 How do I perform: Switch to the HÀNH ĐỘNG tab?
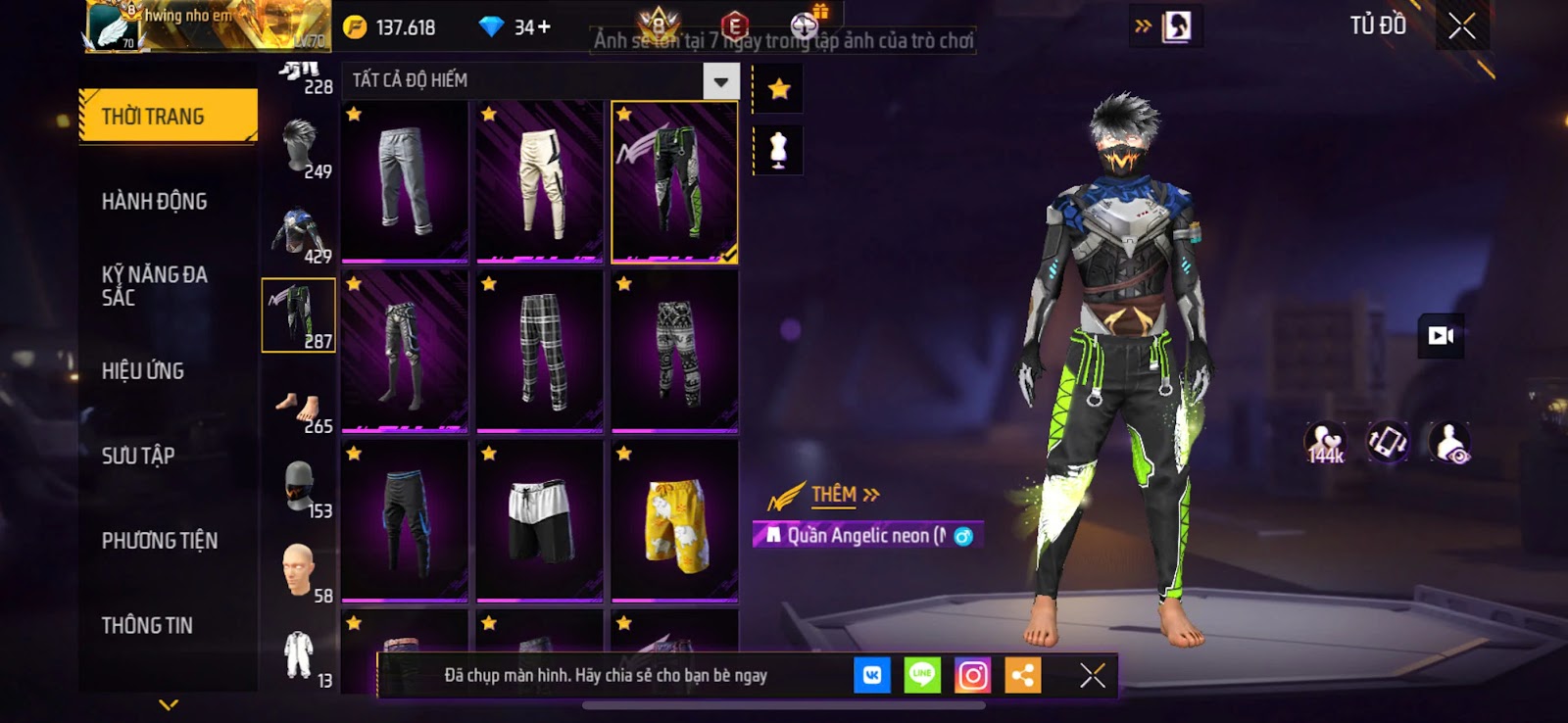(x=155, y=202)
